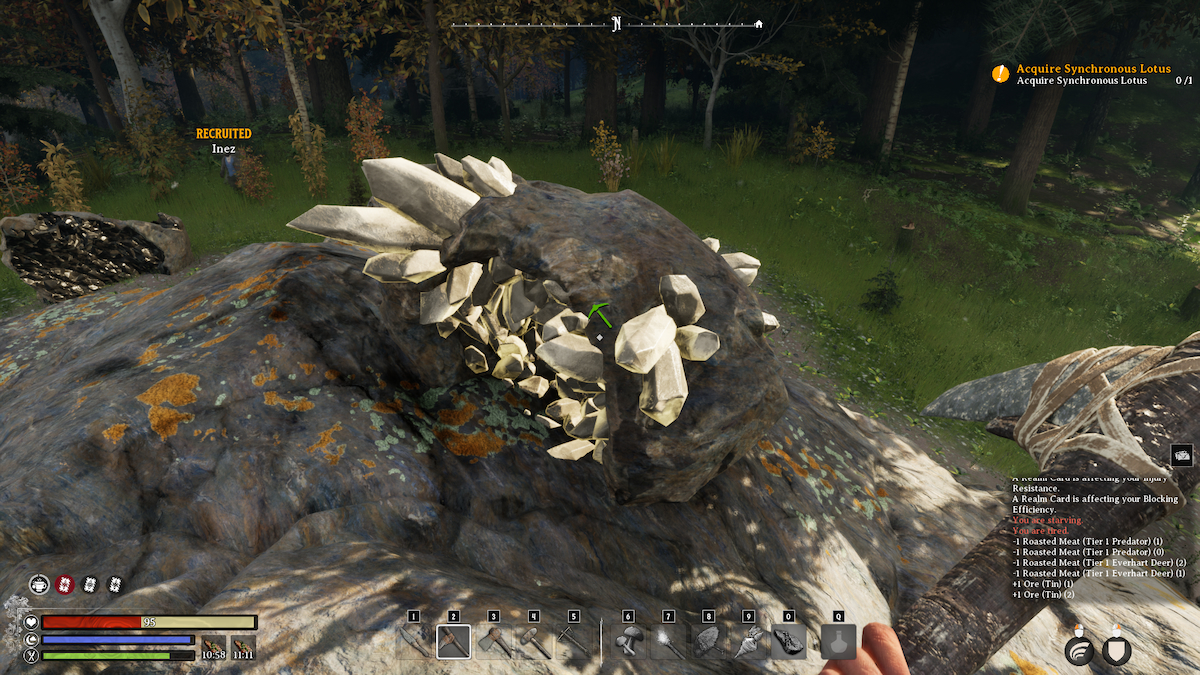Select the ore chunk in hotbar slot 0
This screenshot has width=1200, height=675.
788,641
